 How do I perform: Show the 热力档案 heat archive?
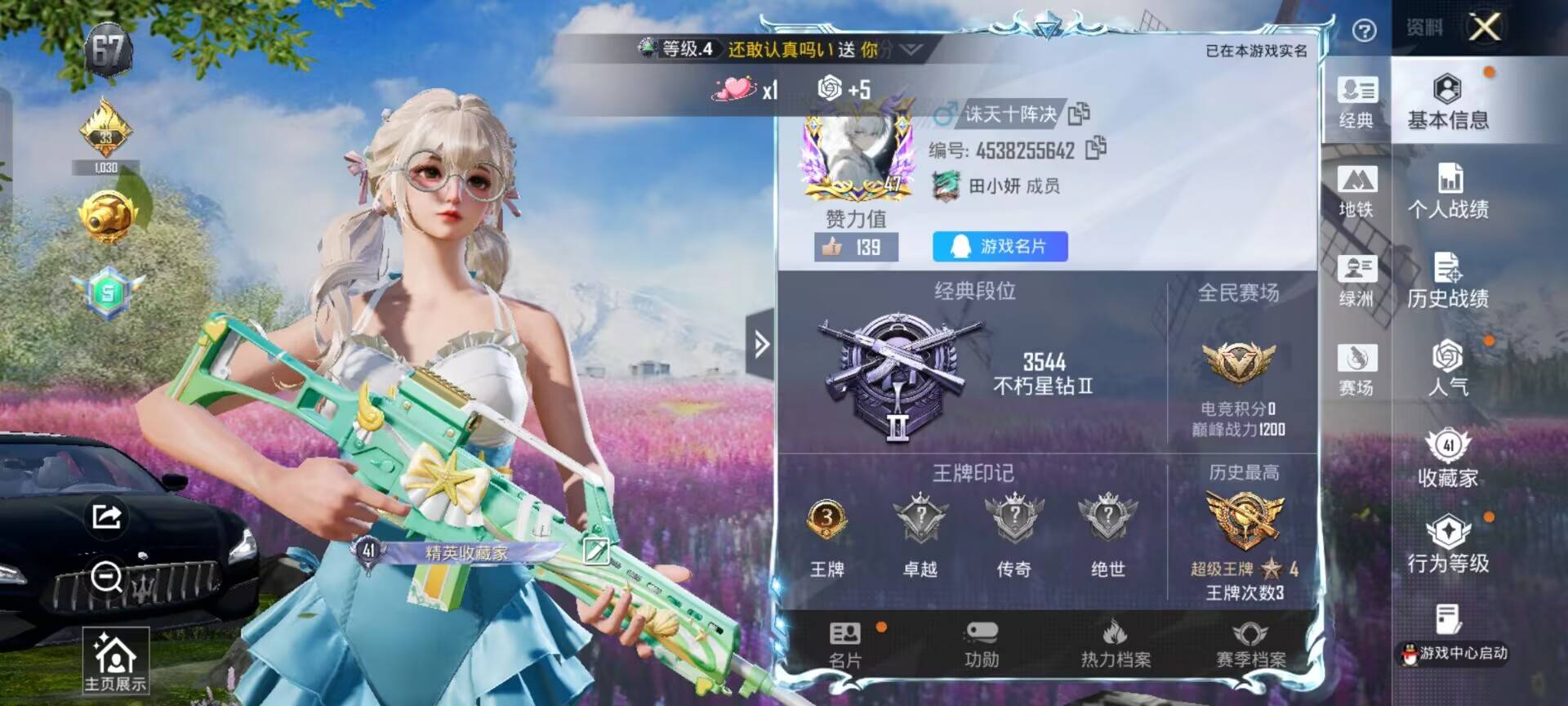pyautogui.click(x=1116, y=645)
